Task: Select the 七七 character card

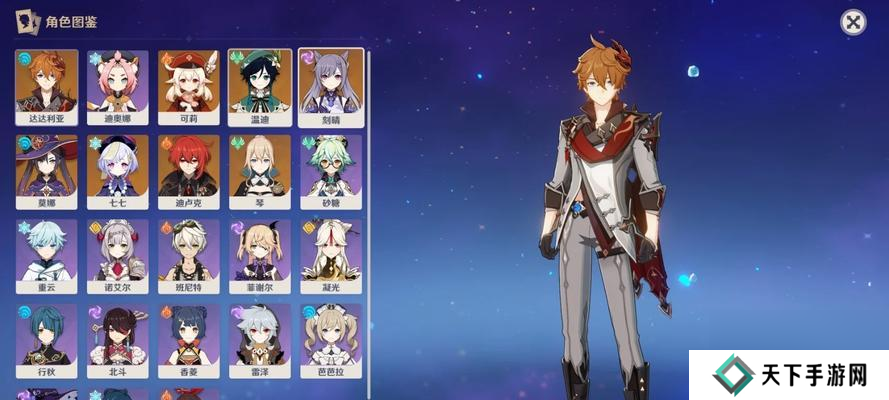Action: click(x=118, y=172)
